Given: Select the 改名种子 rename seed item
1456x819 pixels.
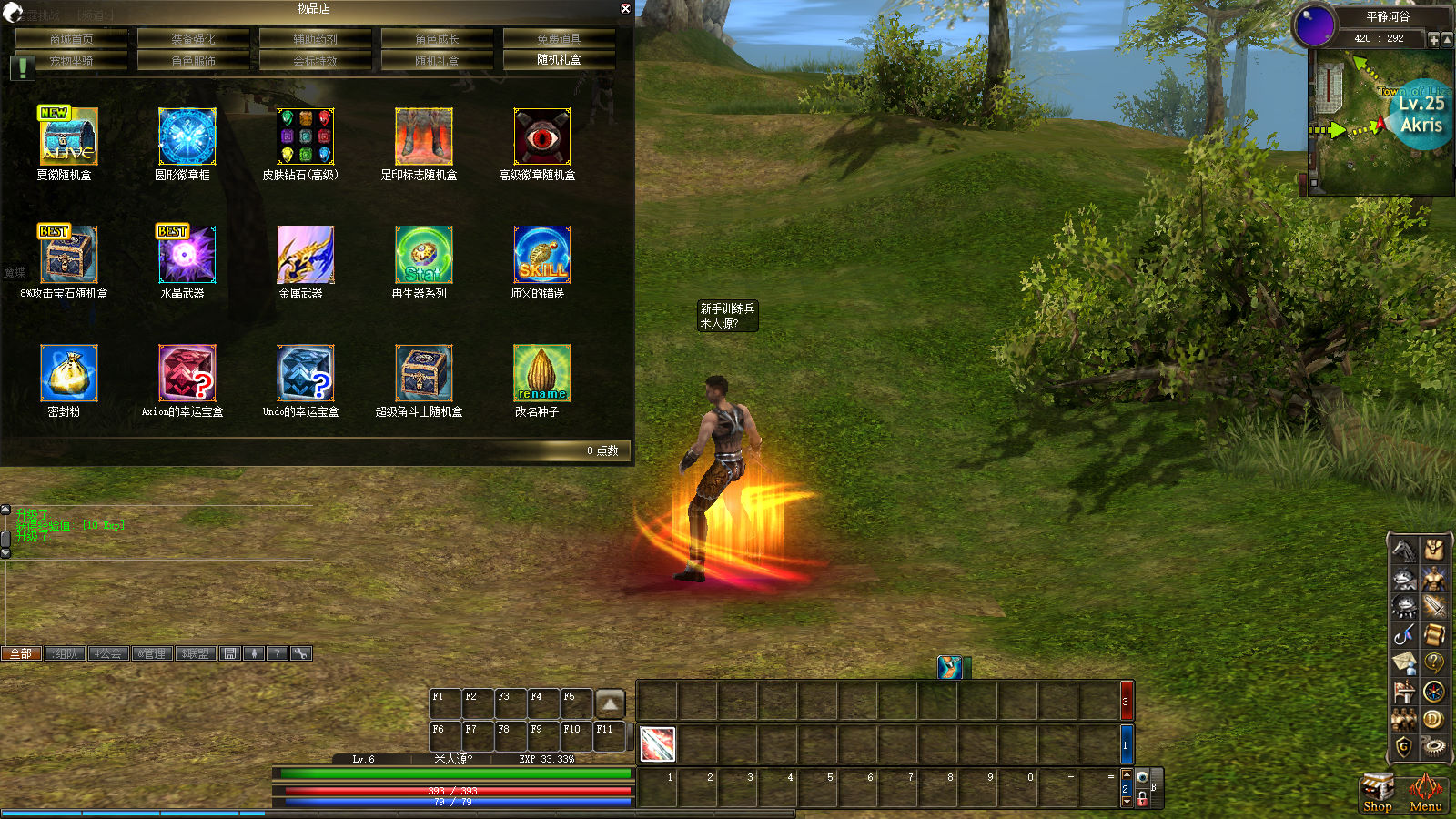Looking at the screenshot, I should click(541, 373).
